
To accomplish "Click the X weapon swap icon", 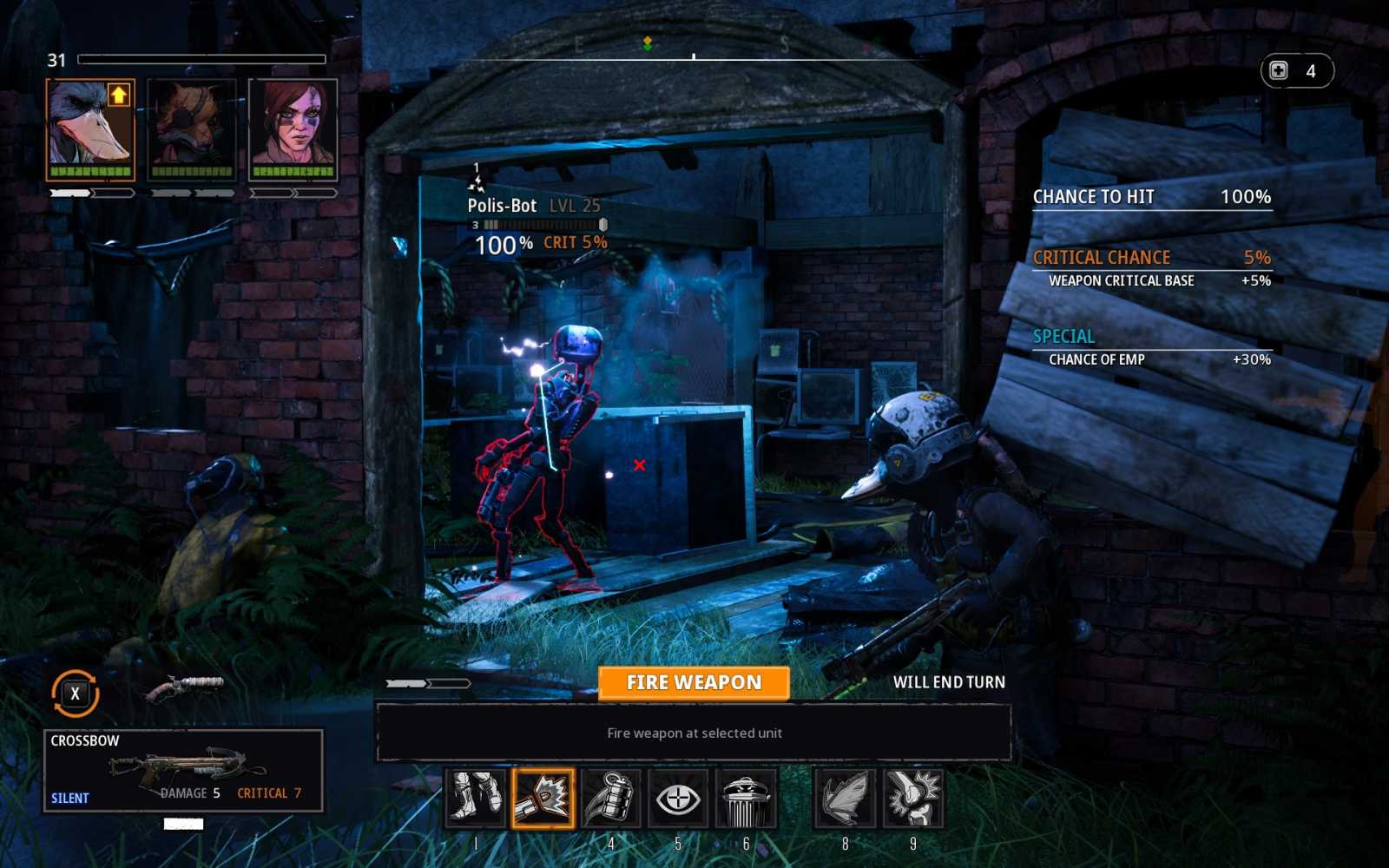I will tap(75, 694).
